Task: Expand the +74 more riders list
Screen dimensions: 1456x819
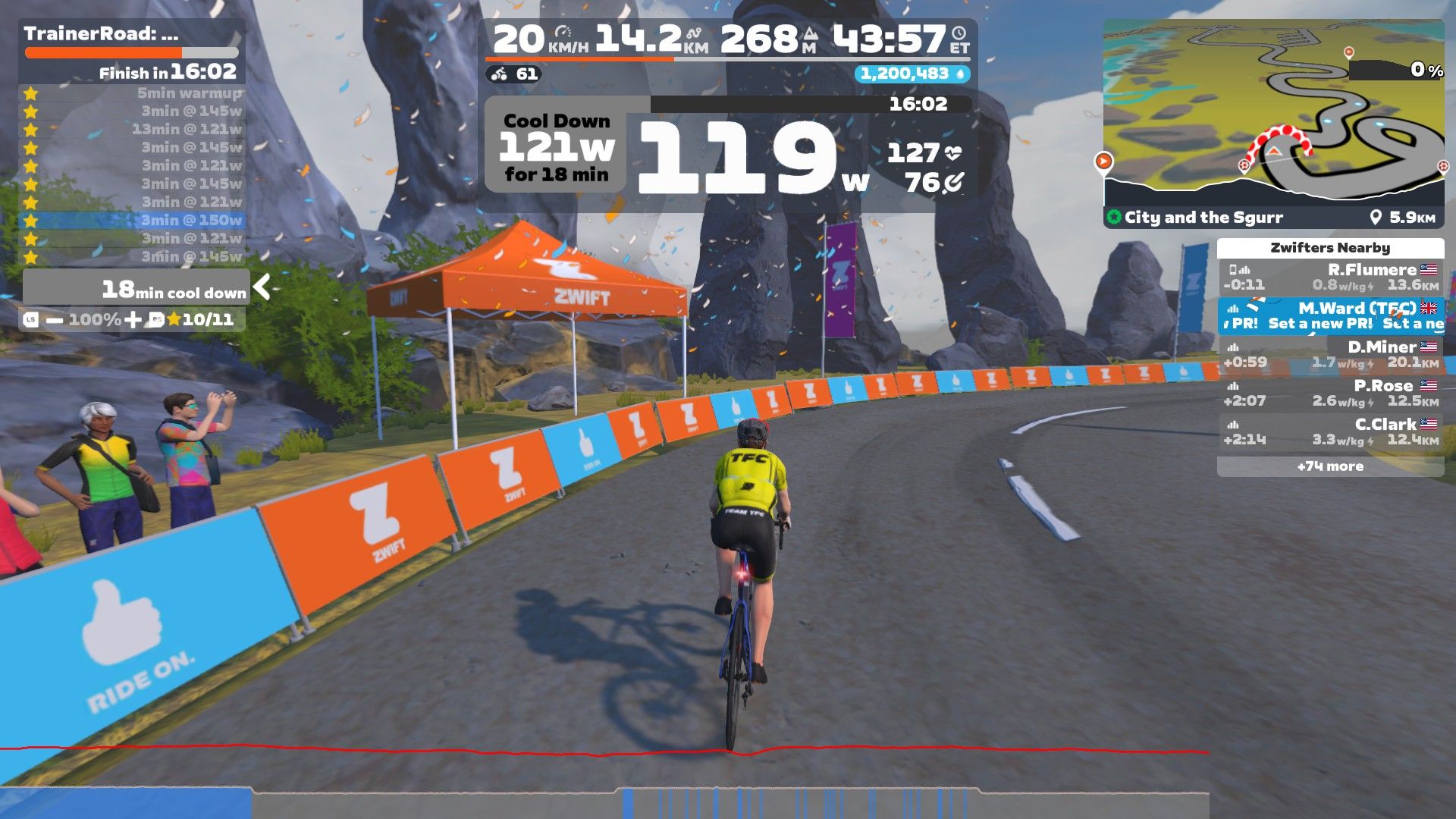Action: 1330,466
